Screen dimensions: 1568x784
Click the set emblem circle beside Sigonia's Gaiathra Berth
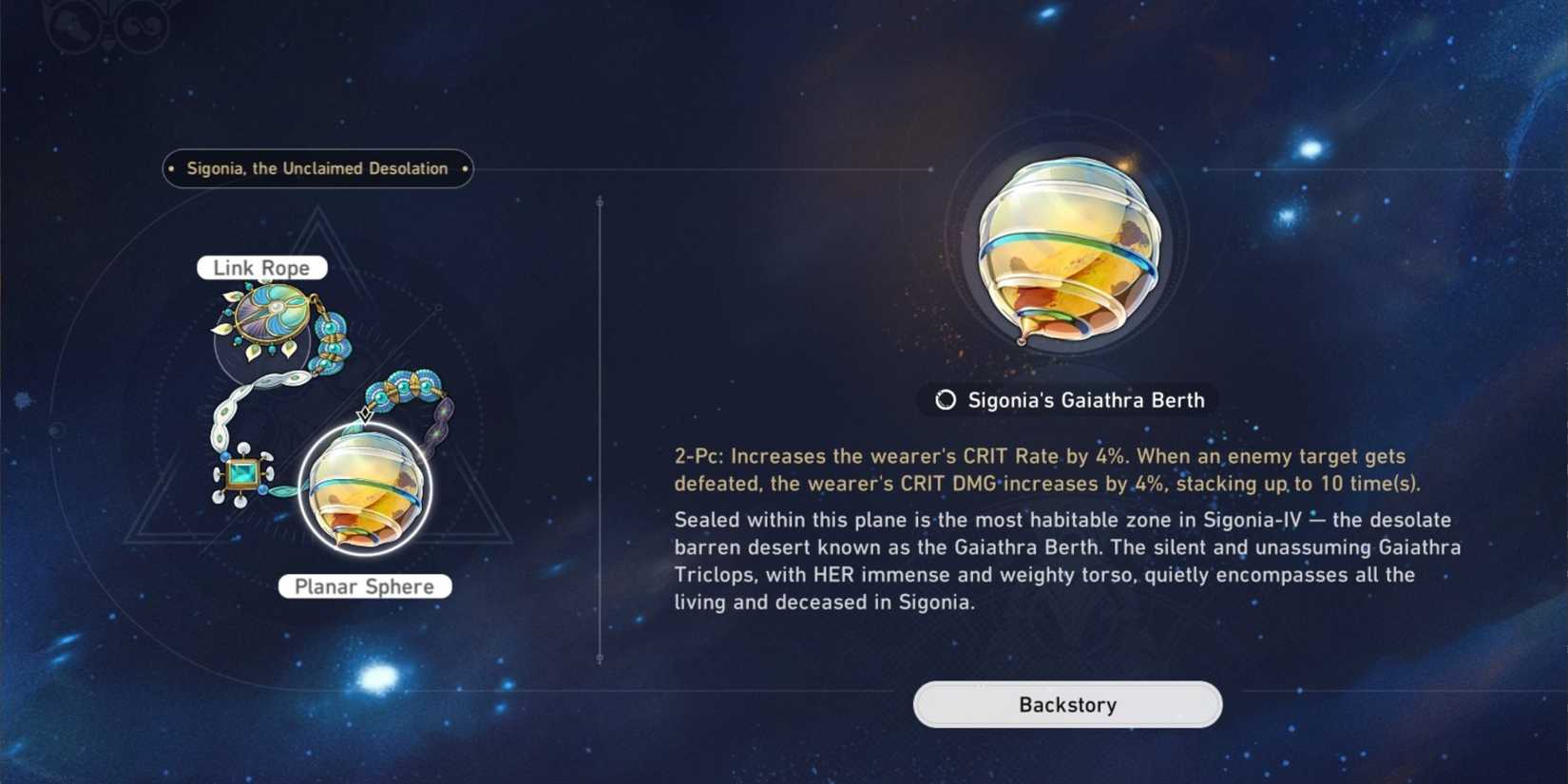click(946, 400)
